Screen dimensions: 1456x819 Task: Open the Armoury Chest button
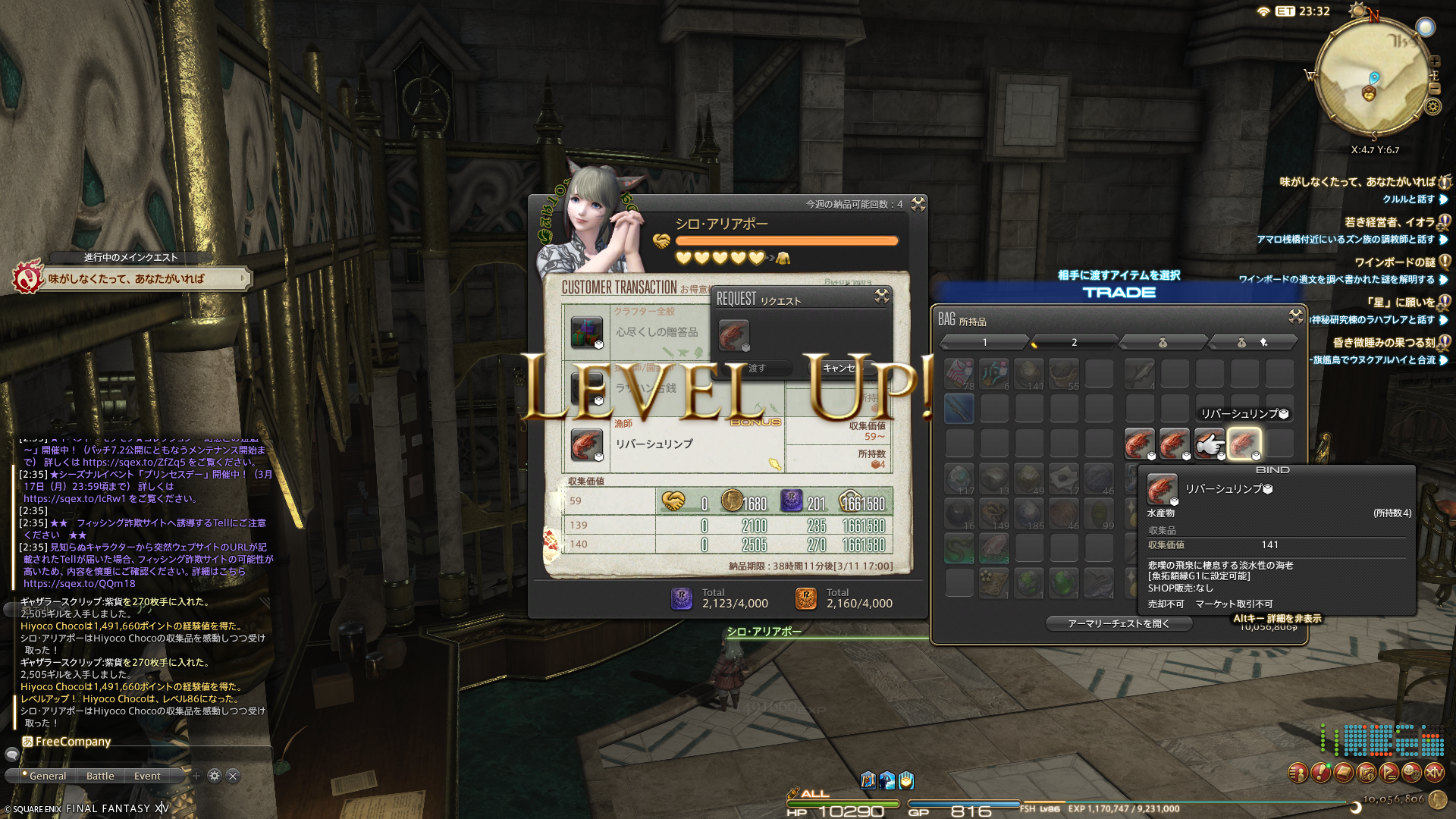[1119, 623]
